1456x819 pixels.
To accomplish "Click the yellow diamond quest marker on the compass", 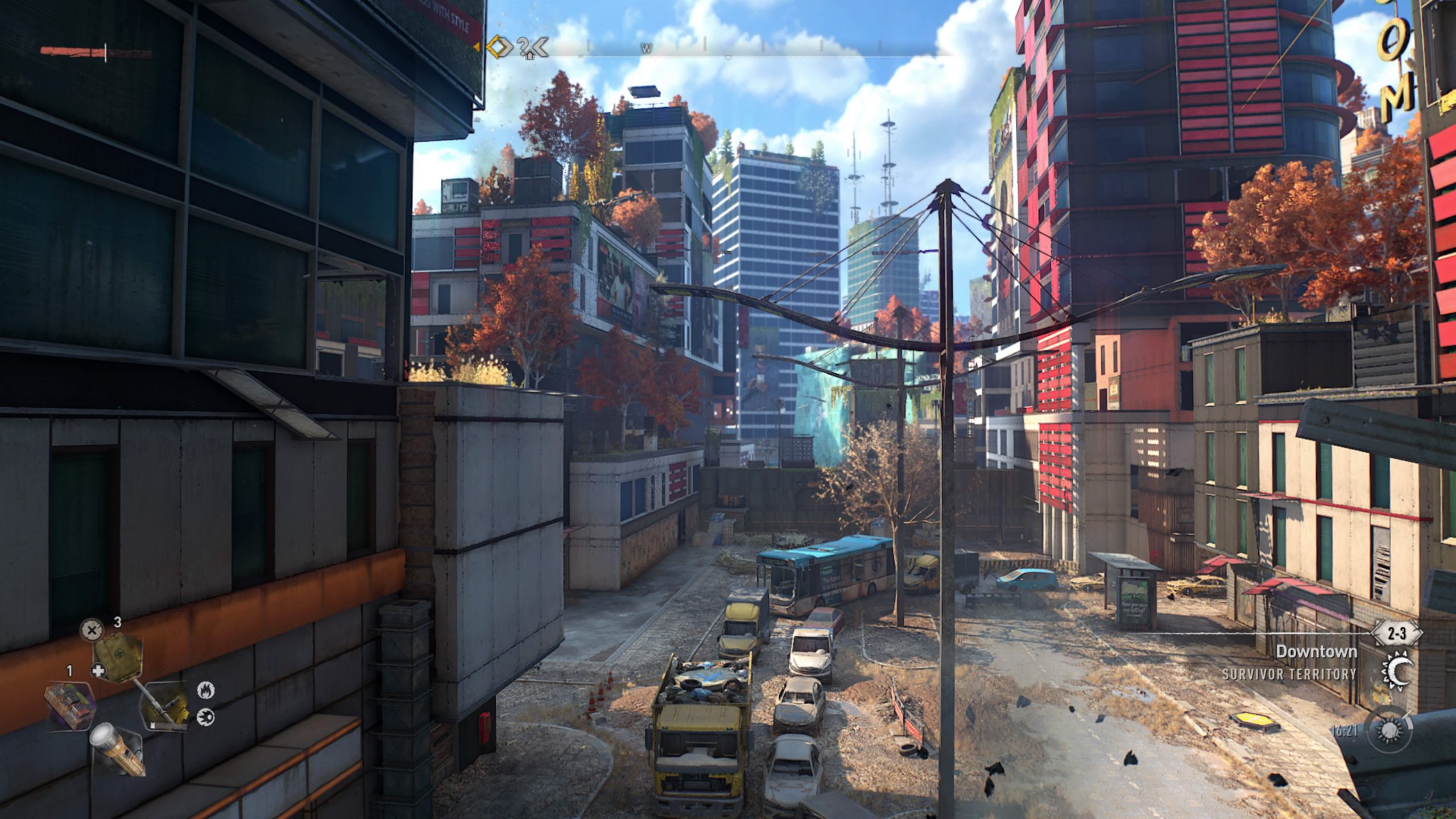I will pyautogui.click(x=497, y=47).
